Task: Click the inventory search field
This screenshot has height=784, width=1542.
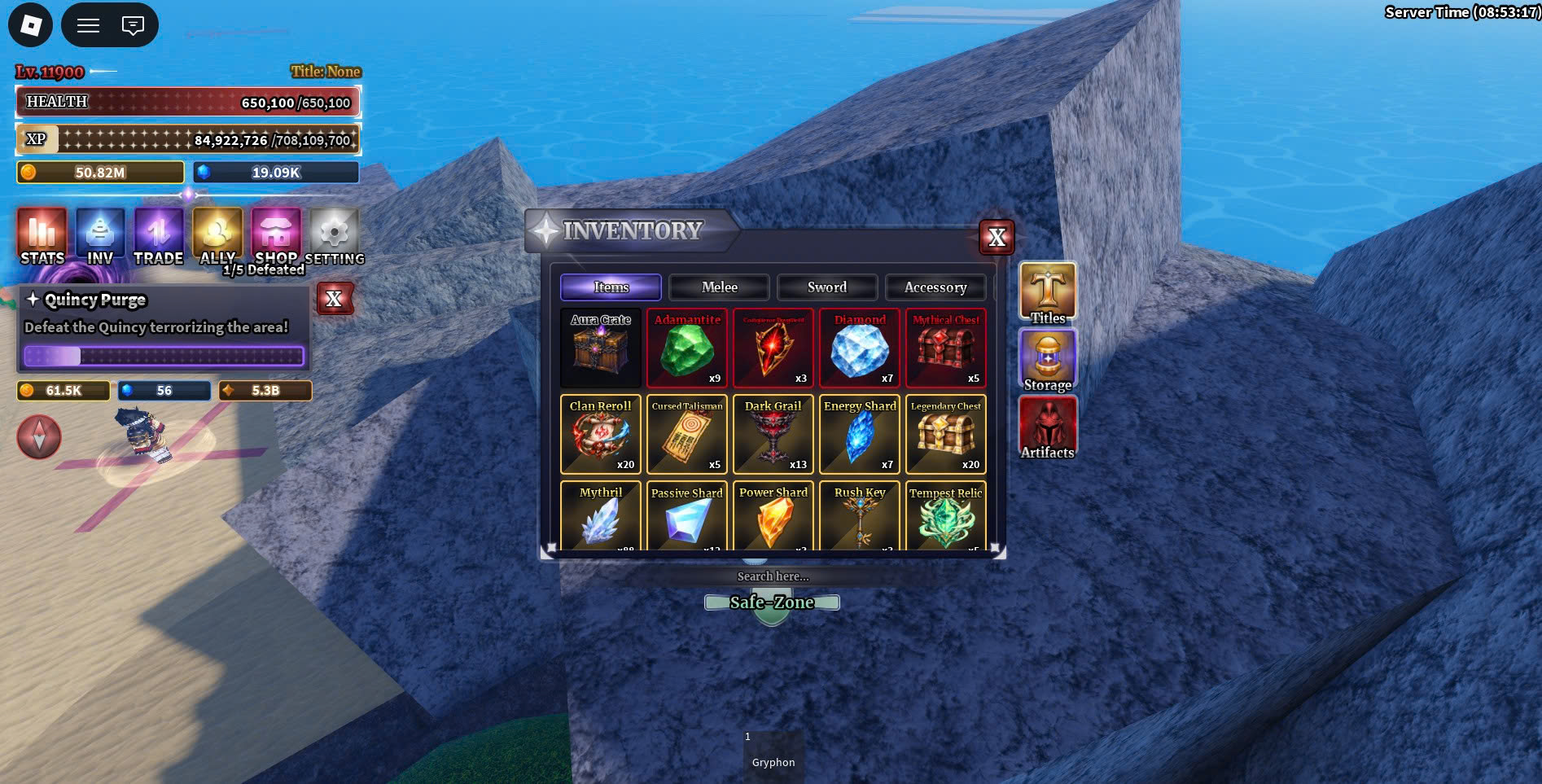Action: coord(773,576)
